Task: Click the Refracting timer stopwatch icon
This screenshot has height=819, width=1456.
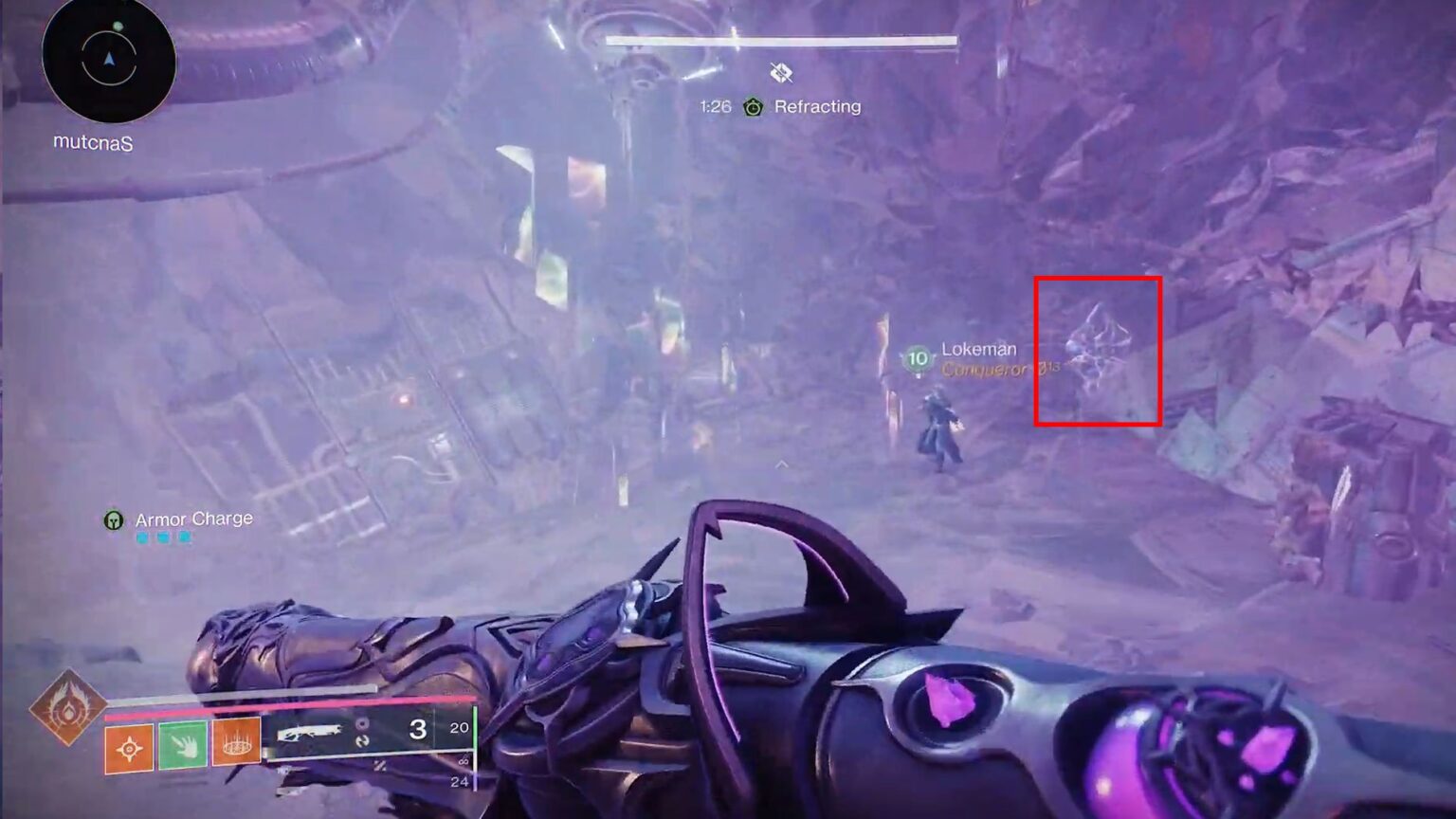Action: pyautogui.click(x=752, y=107)
